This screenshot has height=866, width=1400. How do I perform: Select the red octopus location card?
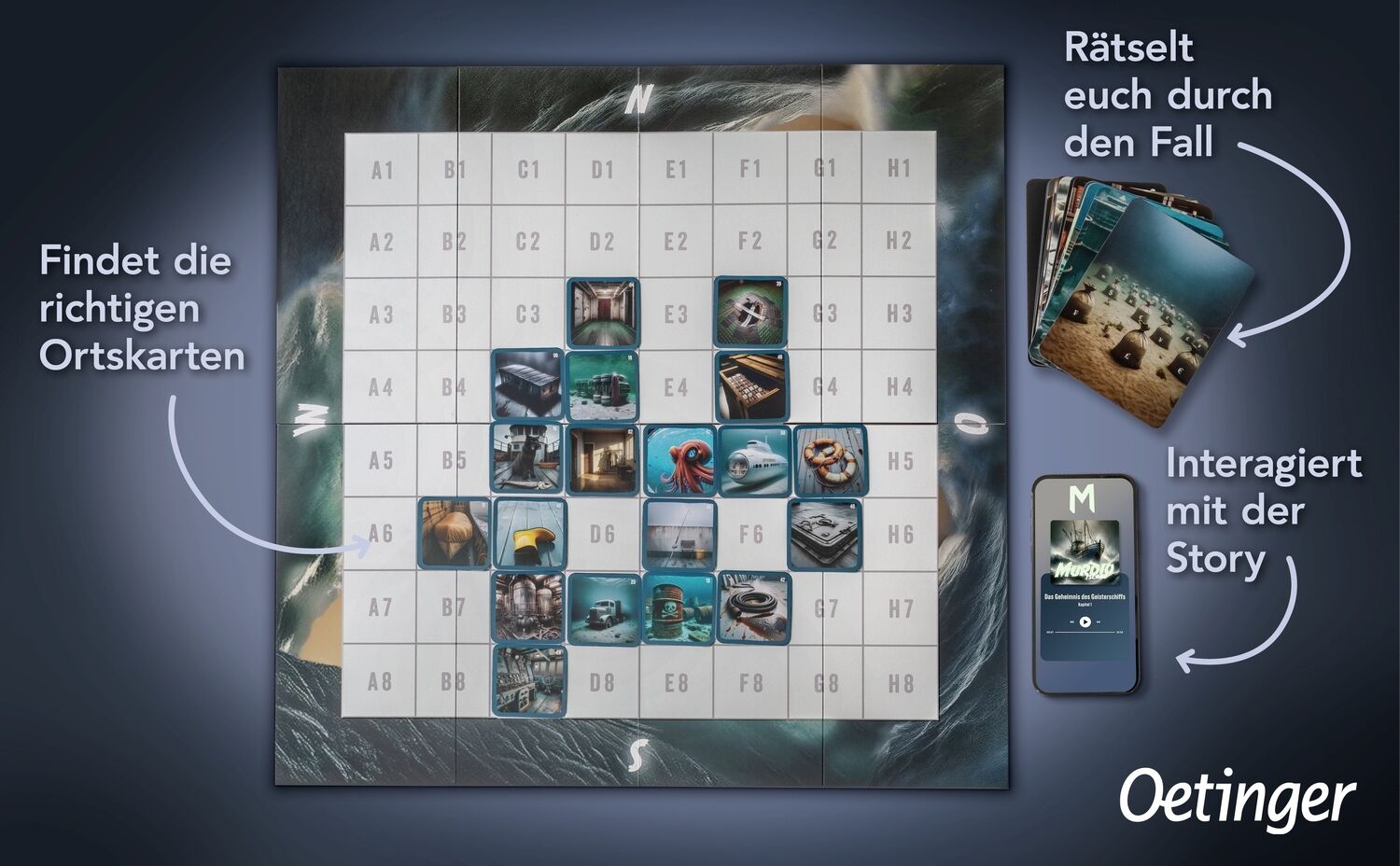click(x=679, y=461)
